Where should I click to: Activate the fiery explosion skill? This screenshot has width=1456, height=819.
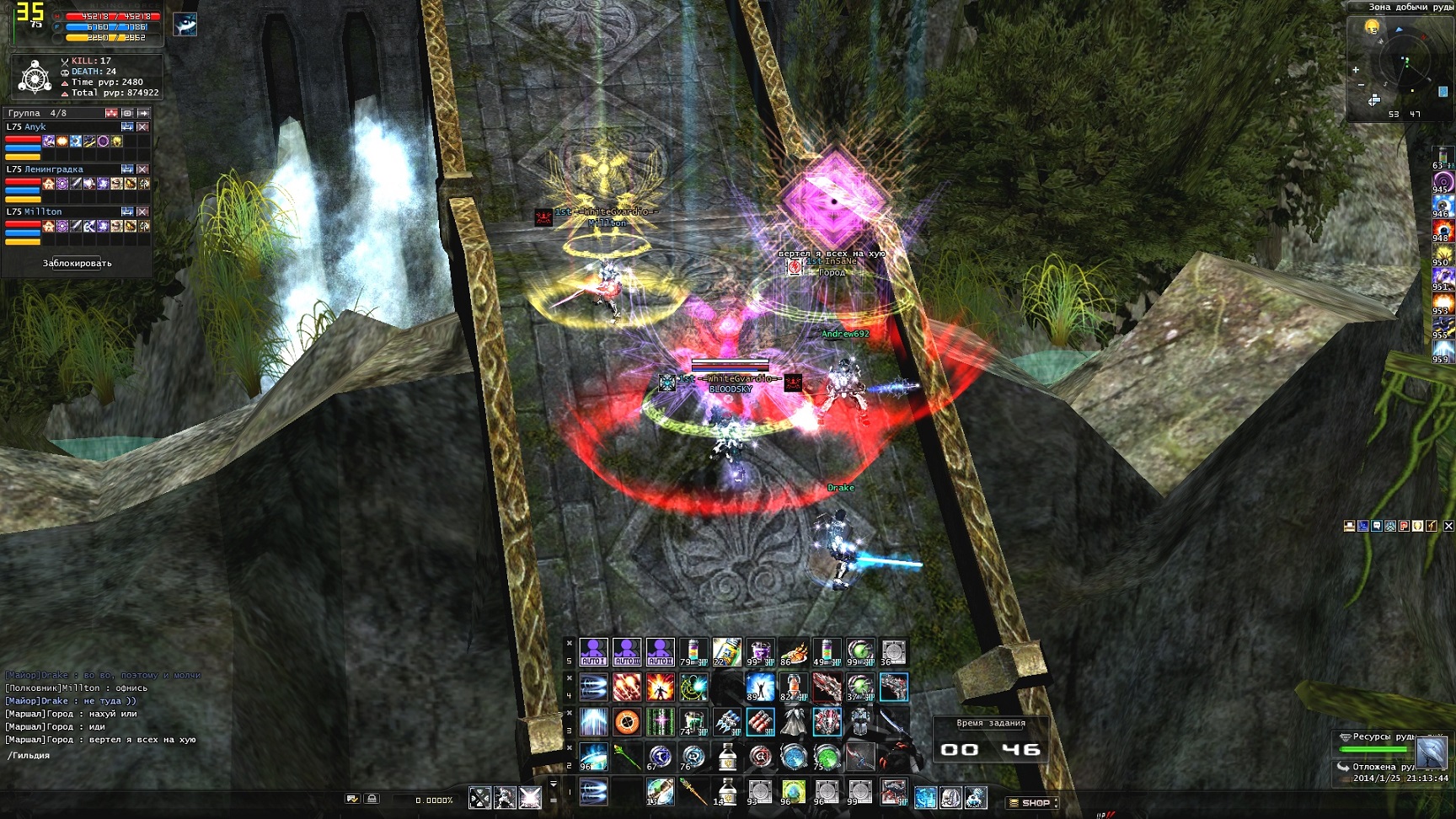click(660, 688)
